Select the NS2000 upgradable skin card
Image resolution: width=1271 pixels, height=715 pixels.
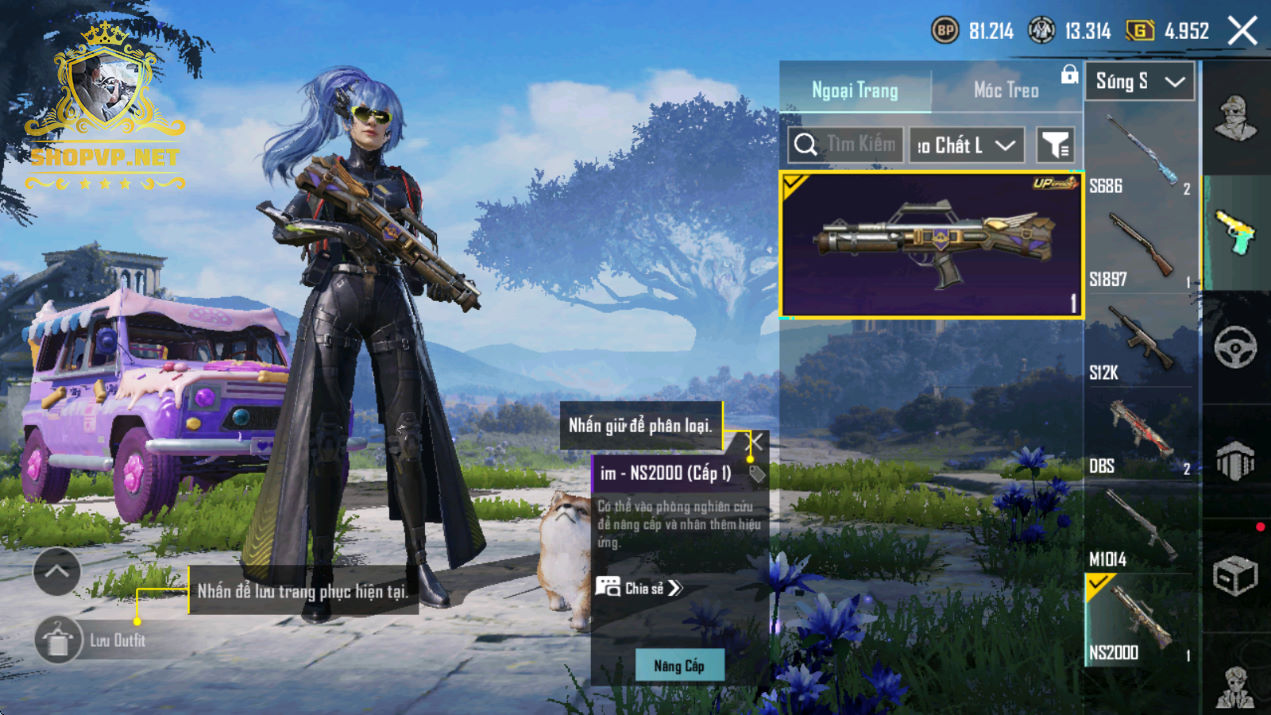pyautogui.click(x=931, y=245)
